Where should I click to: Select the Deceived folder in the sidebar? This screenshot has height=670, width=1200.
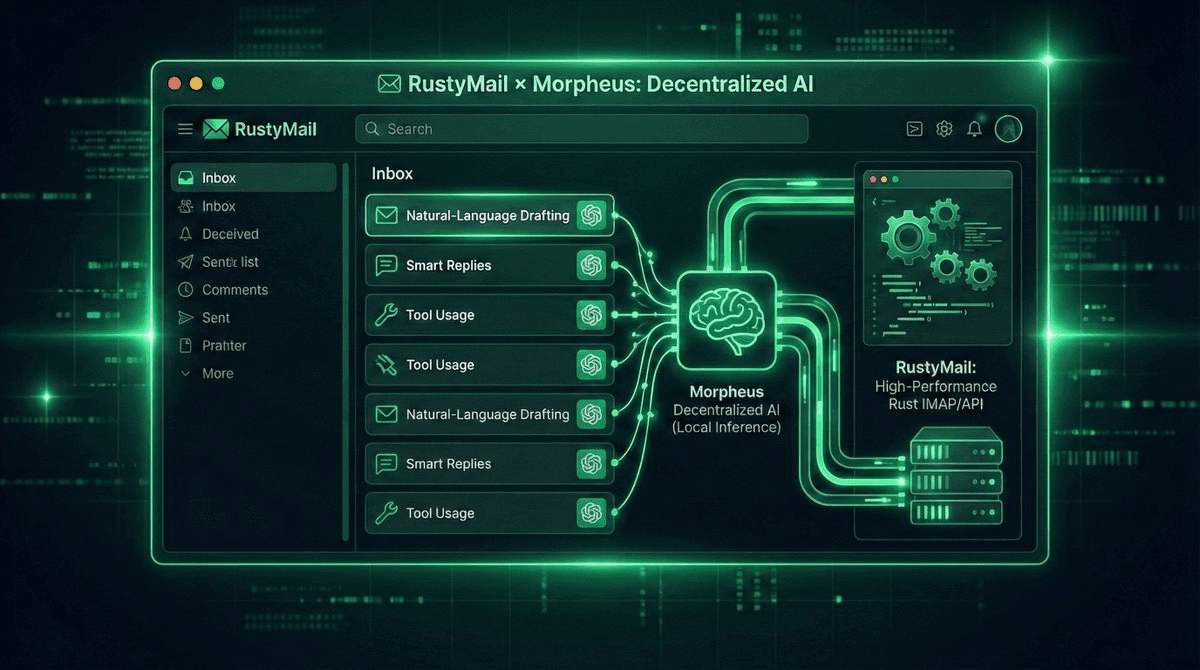[230, 234]
